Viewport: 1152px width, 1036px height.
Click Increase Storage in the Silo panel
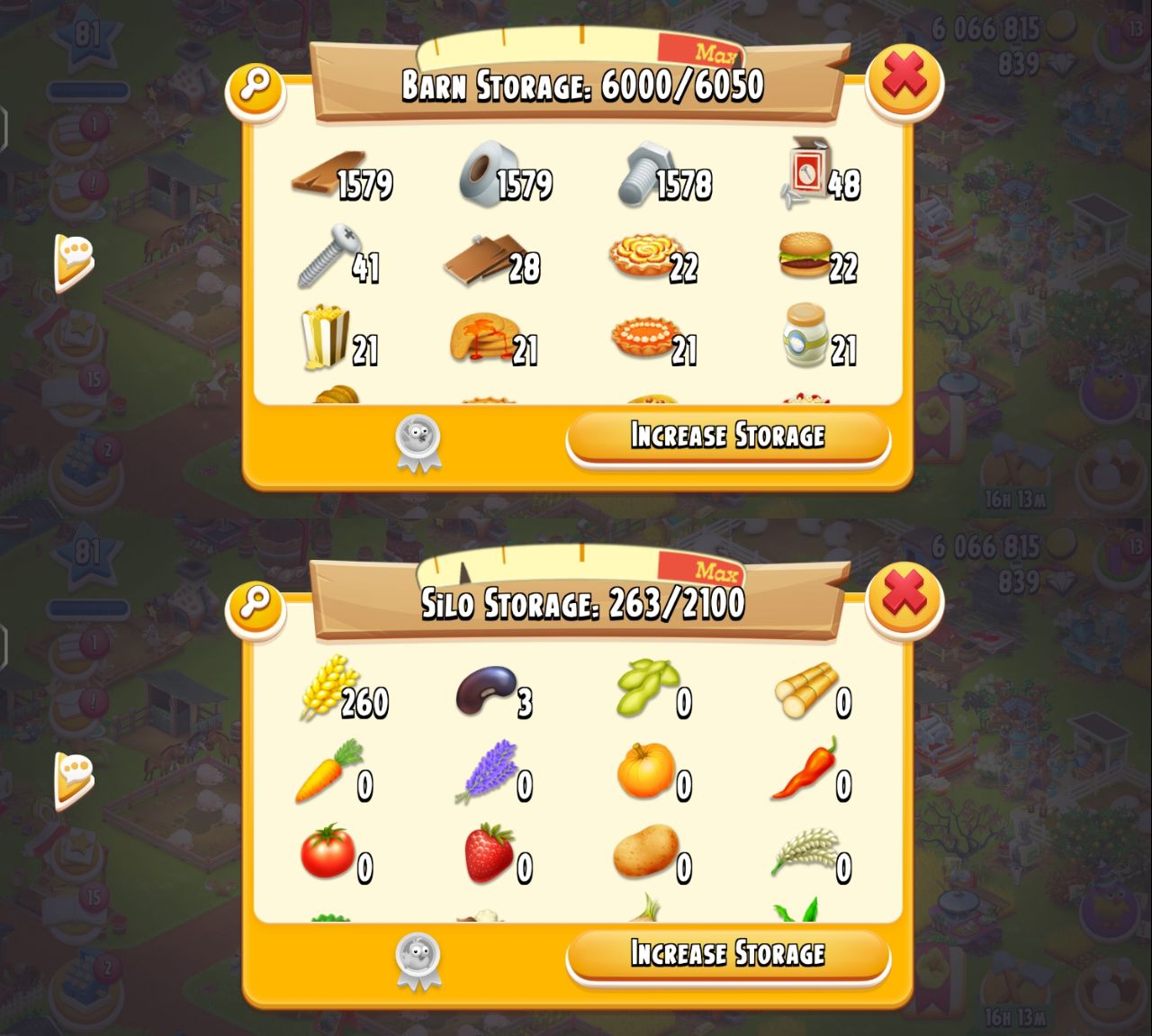click(727, 954)
